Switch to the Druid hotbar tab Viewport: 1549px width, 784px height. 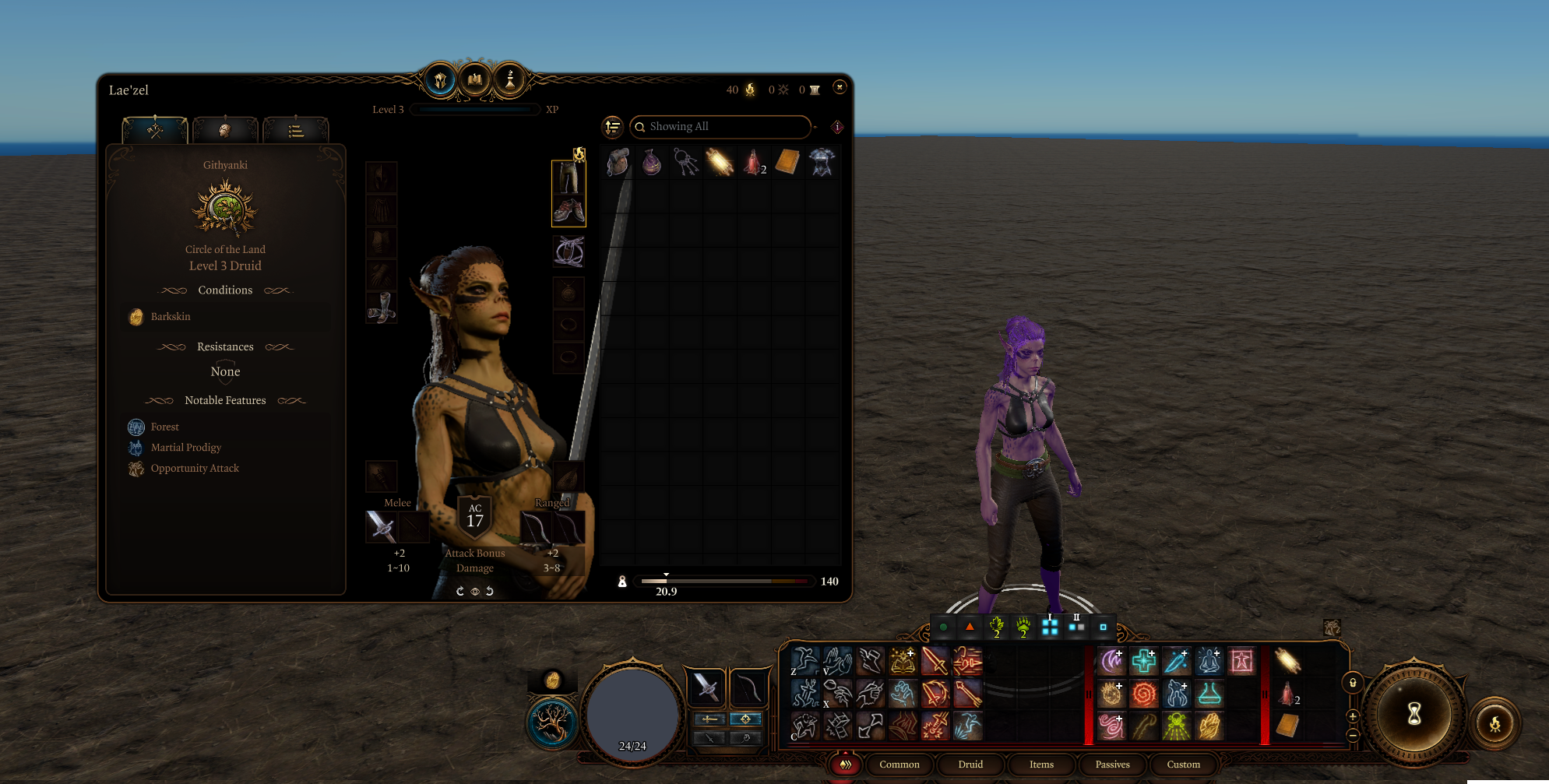click(970, 765)
